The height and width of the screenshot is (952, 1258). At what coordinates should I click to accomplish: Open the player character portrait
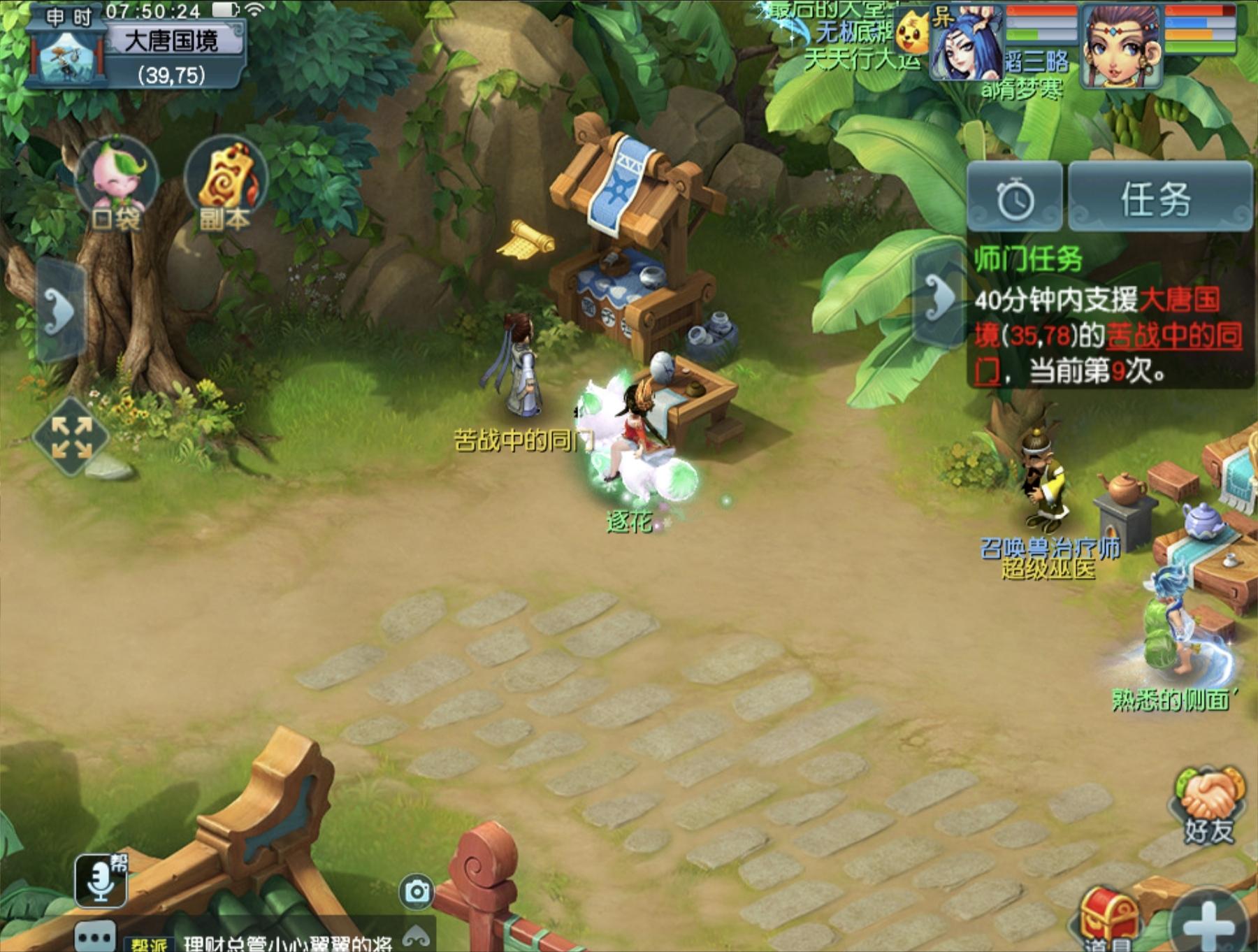click(1122, 47)
